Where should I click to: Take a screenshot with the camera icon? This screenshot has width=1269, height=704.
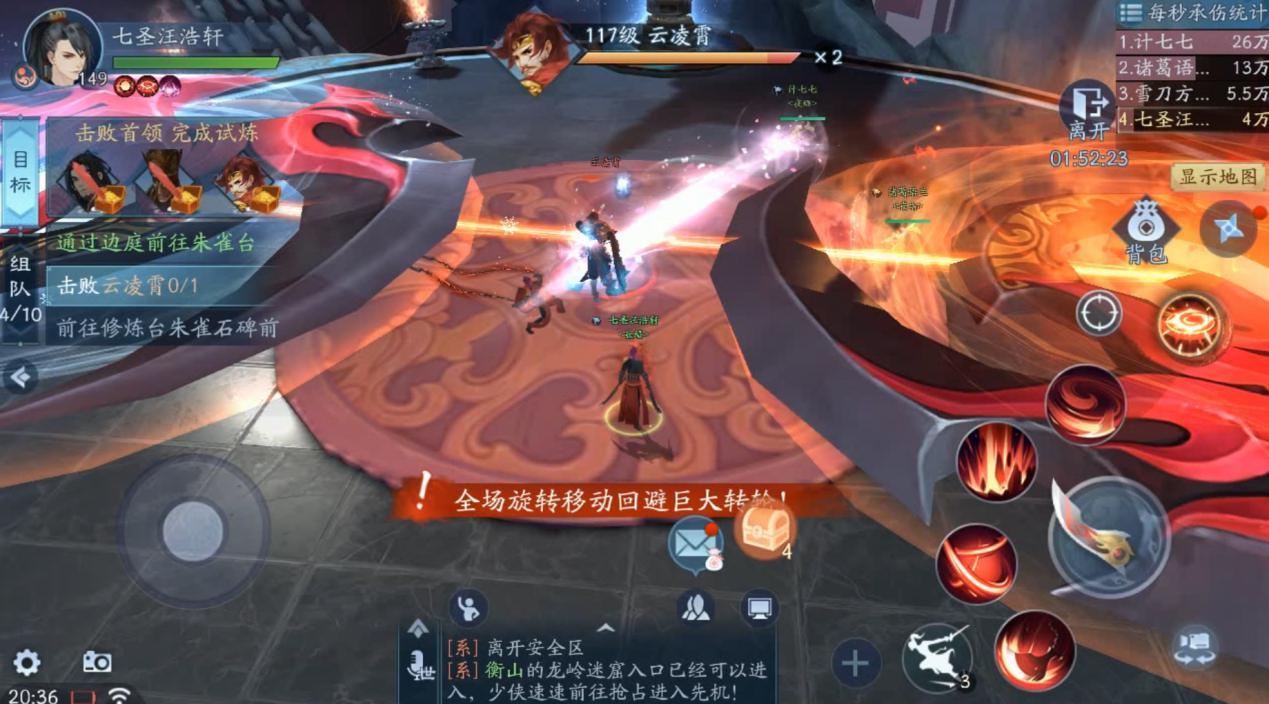(97, 662)
